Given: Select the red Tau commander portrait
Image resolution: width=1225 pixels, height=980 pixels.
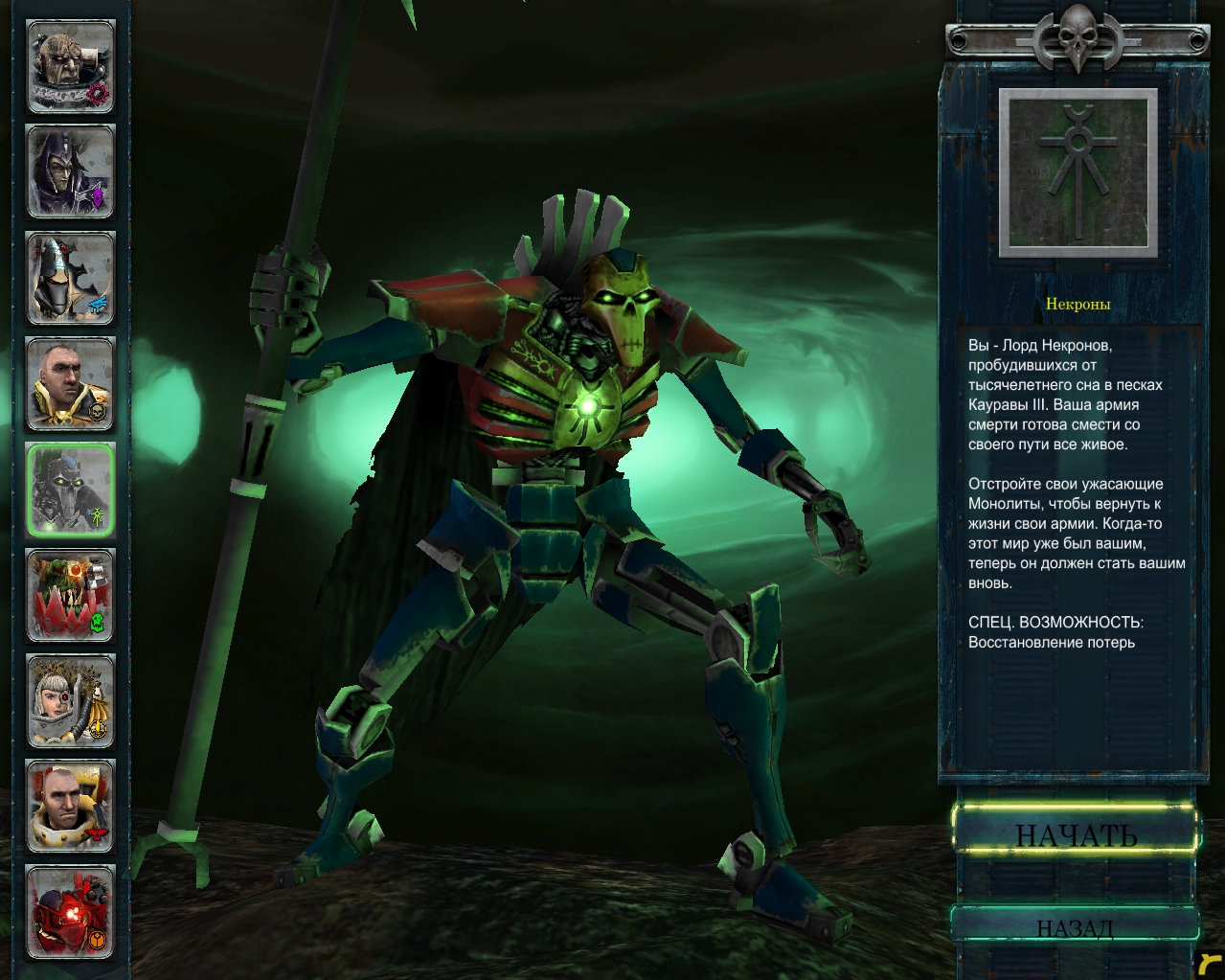Looking at the screenshot, I should pyautogui.click(x=70, y=912).
